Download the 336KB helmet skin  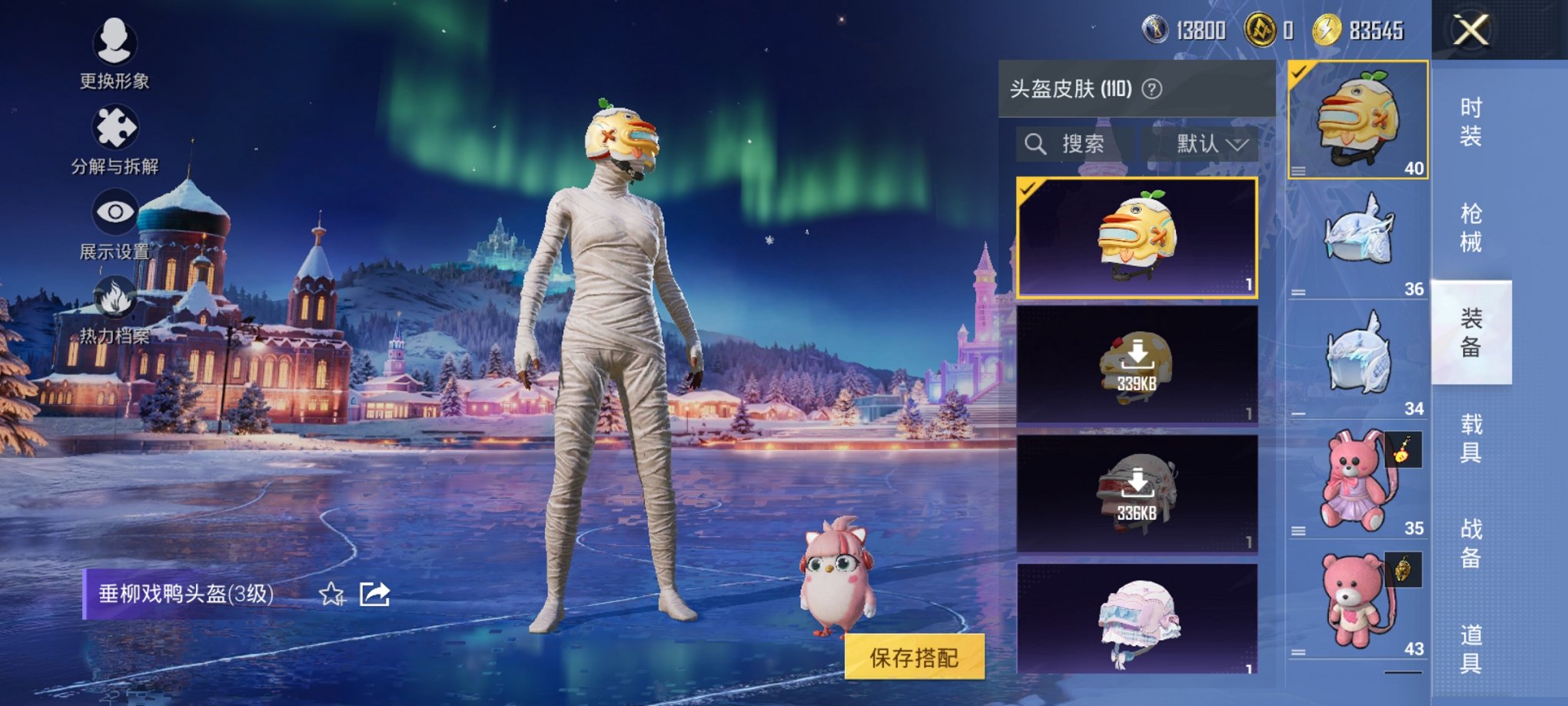coord(1136,493)
